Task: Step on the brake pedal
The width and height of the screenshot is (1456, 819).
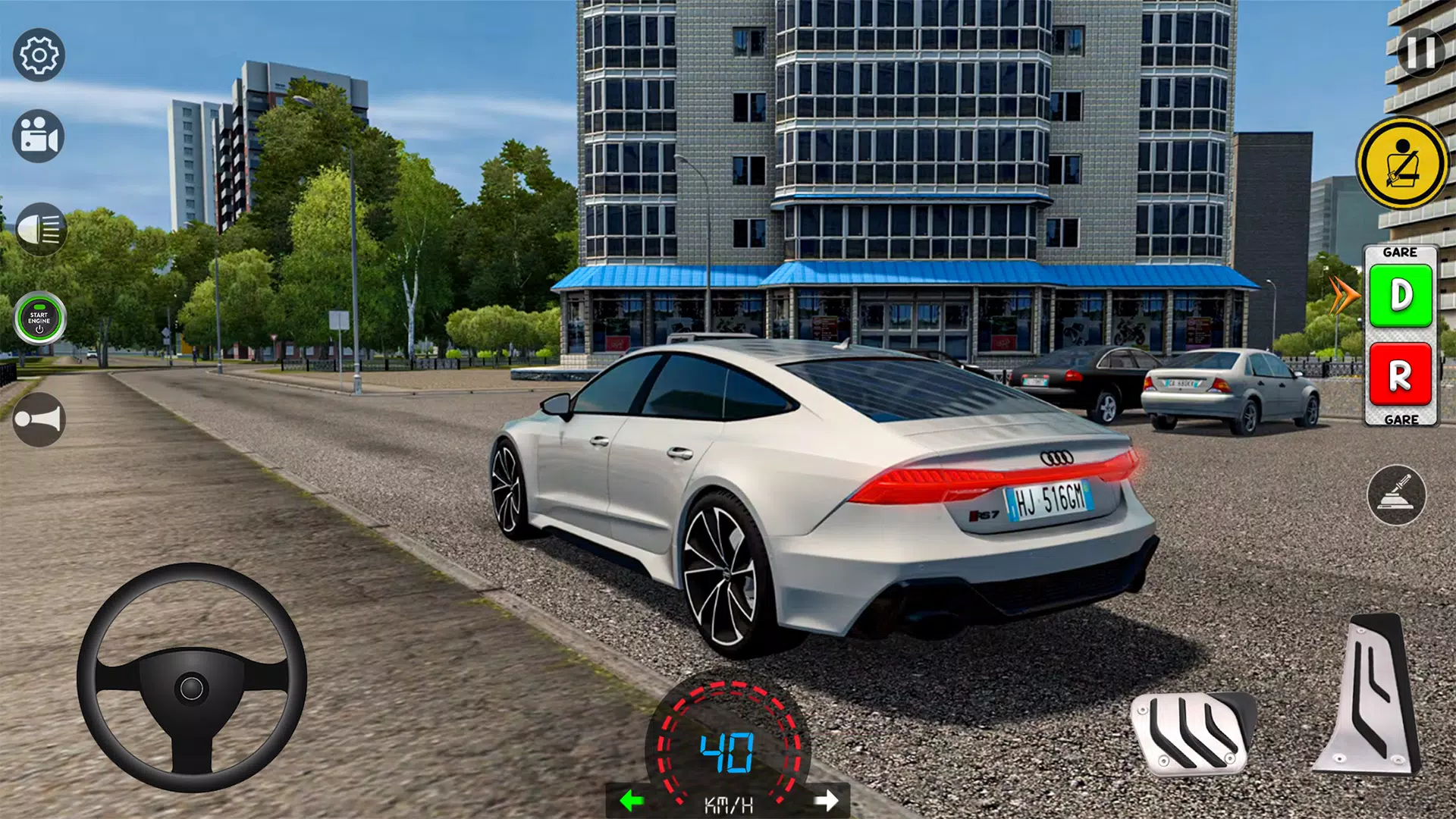Action: (x=1191, y=732)
